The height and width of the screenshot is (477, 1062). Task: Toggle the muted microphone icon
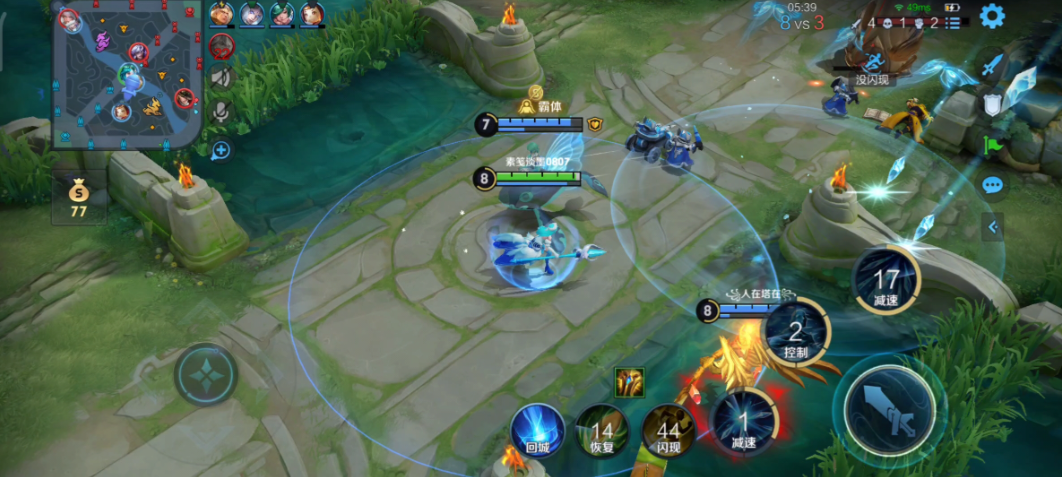click(x=221, y=111)
